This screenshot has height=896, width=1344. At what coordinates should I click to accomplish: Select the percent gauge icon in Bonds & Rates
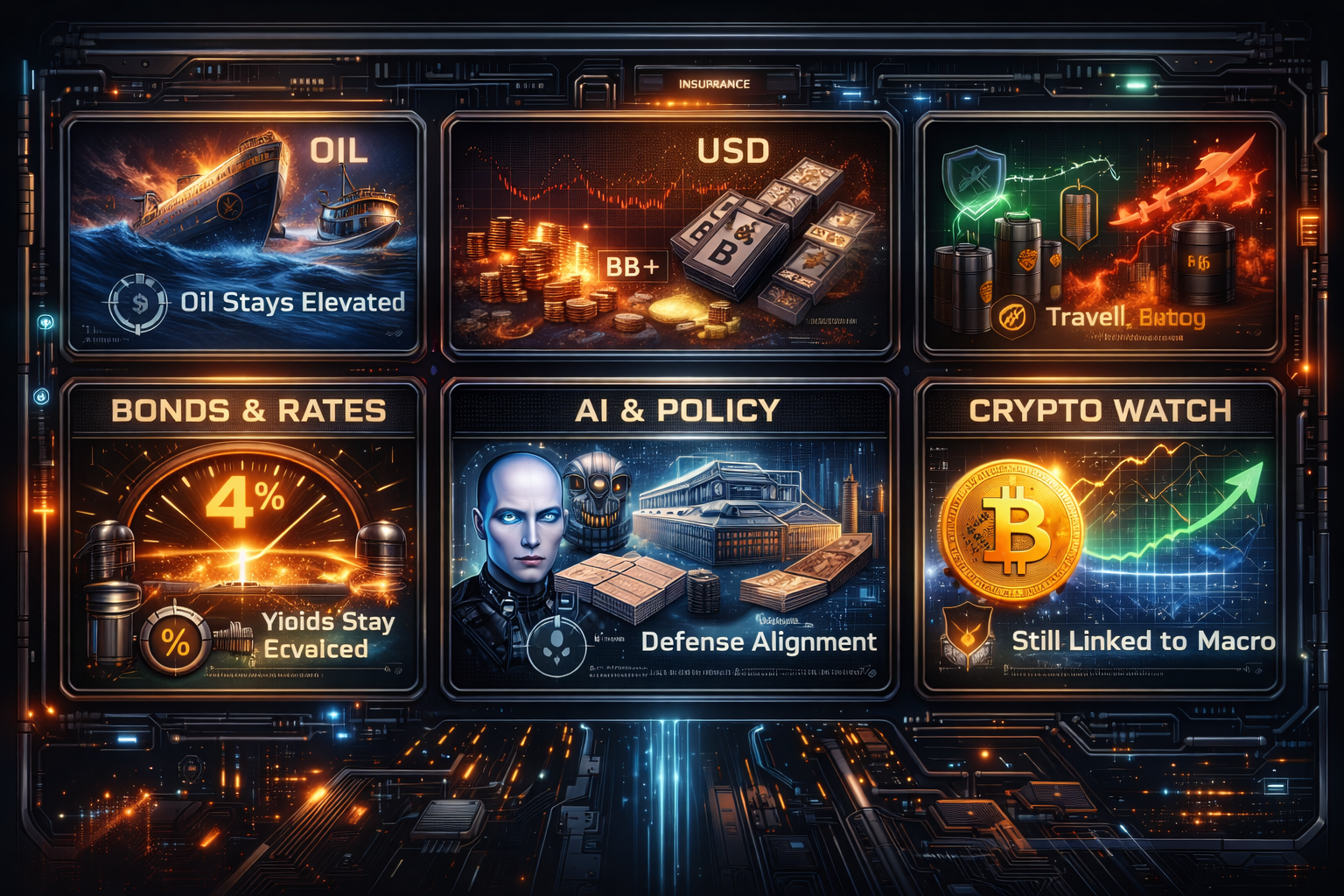(175, 643)
